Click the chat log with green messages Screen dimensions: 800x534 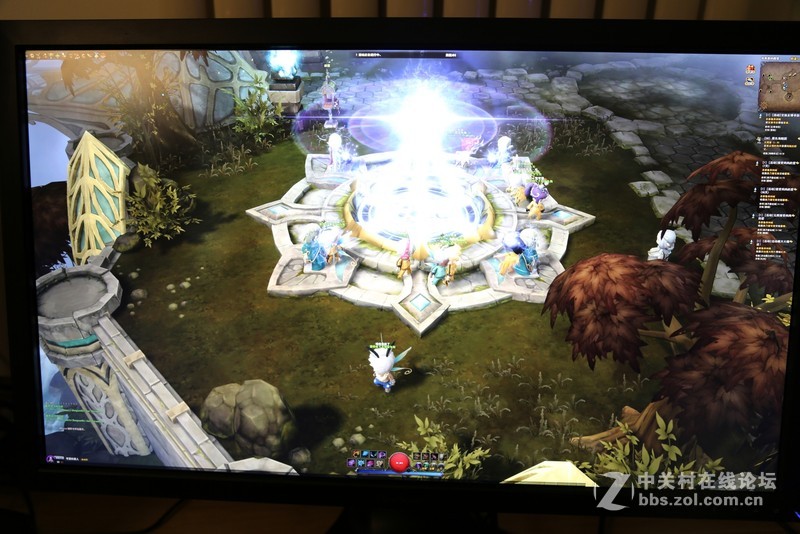point(73,410)
